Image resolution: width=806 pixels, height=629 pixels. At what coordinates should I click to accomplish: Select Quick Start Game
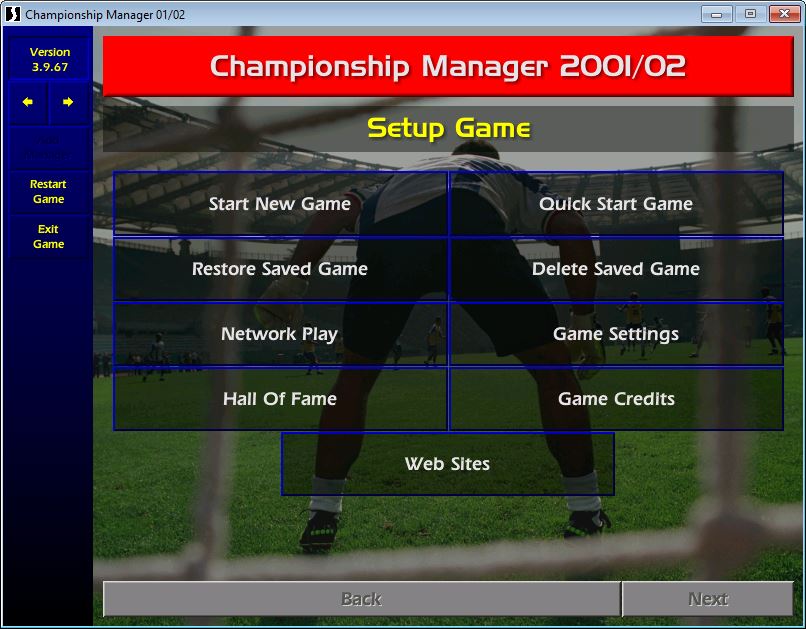(x=616, y=204)
